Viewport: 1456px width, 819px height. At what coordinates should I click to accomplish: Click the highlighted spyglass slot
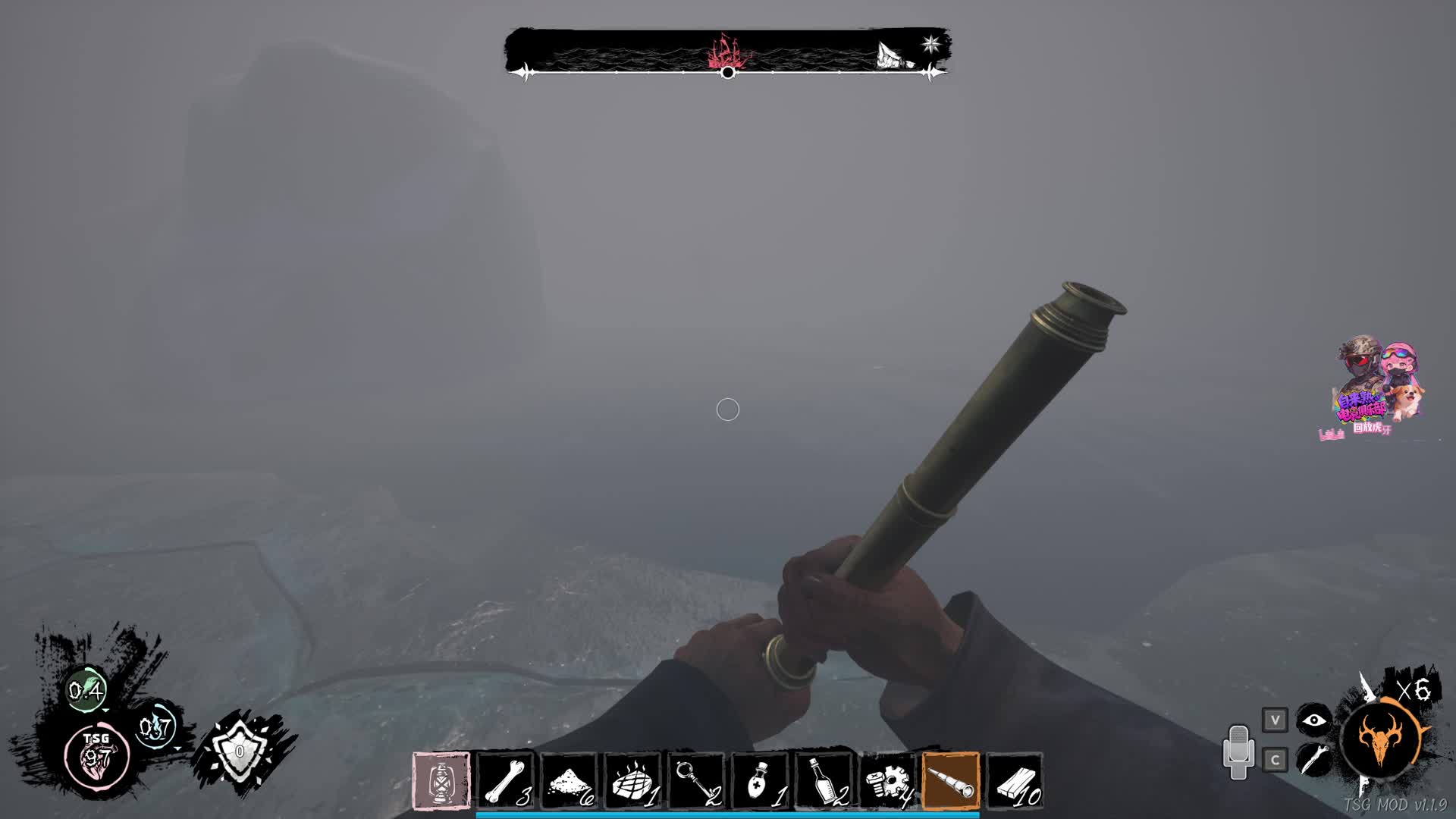[x=951, y=781]
